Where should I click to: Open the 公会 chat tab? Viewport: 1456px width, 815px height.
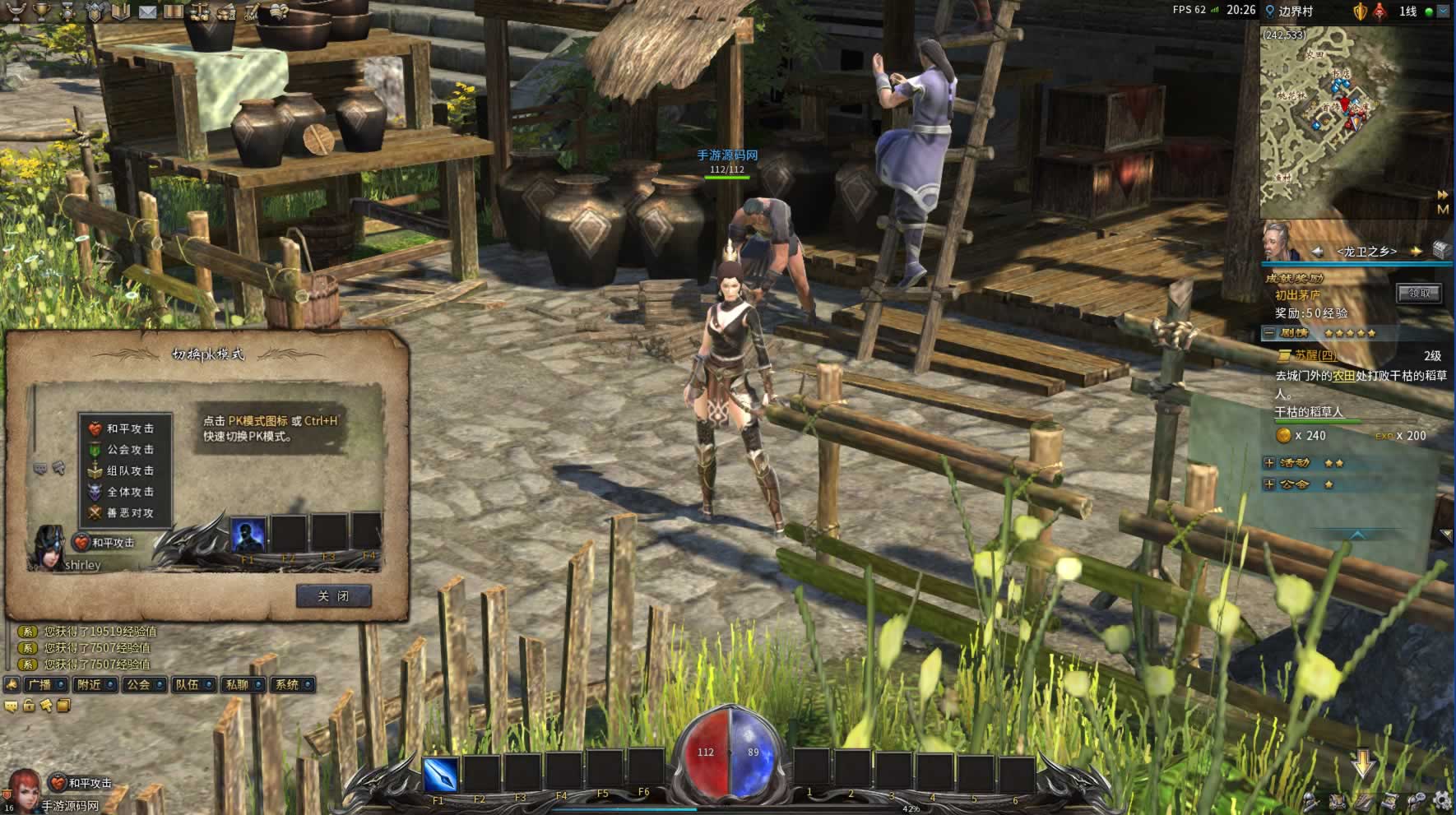pos(138,684)
